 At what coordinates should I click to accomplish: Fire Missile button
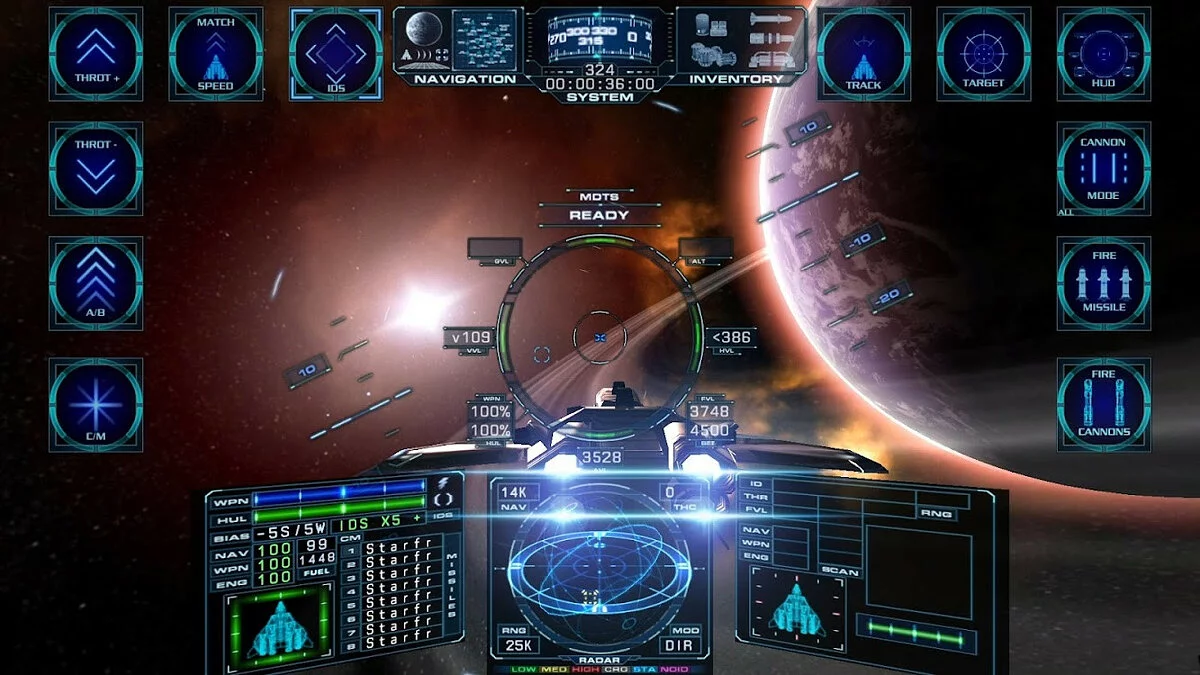1103,283
